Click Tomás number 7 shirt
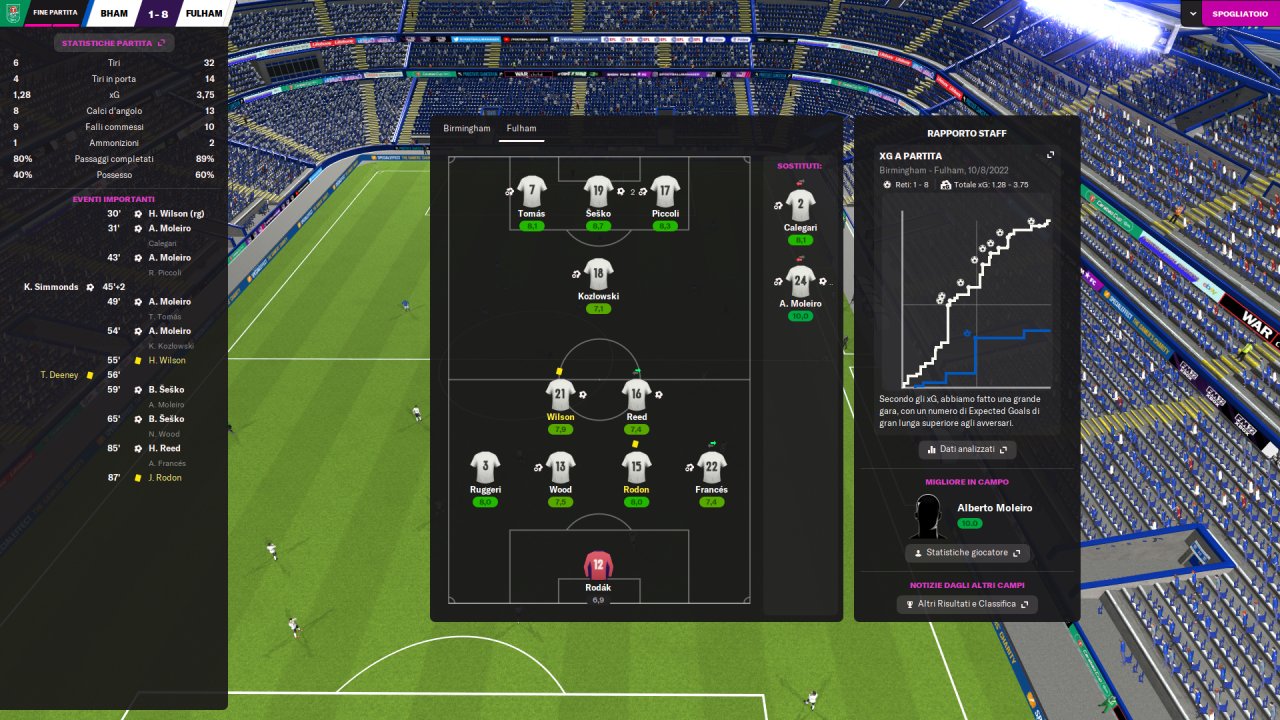The width and height of the screenshot is (1280, 720). 532,191
